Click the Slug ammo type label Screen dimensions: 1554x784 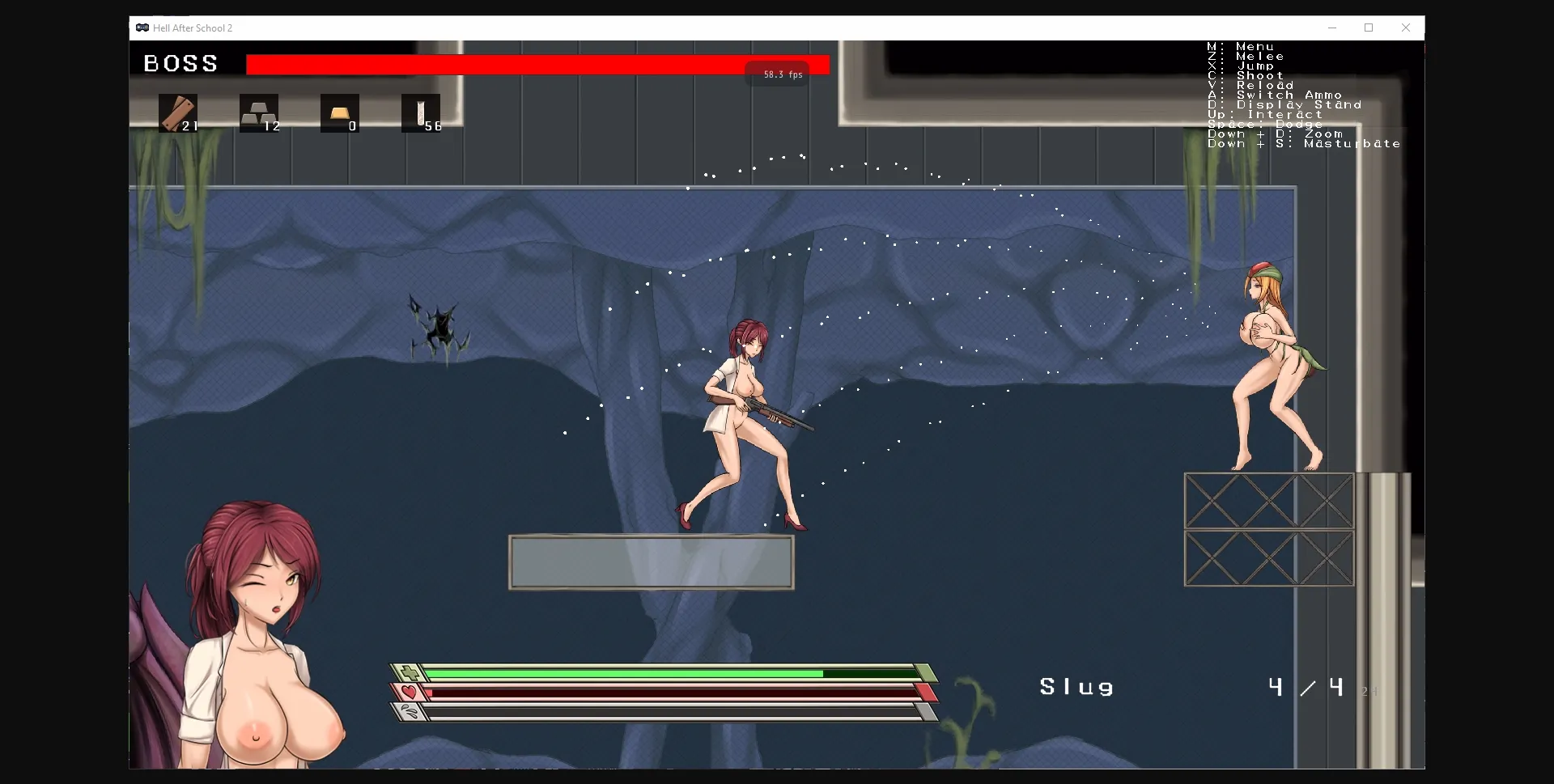[x=1076, y=686]
